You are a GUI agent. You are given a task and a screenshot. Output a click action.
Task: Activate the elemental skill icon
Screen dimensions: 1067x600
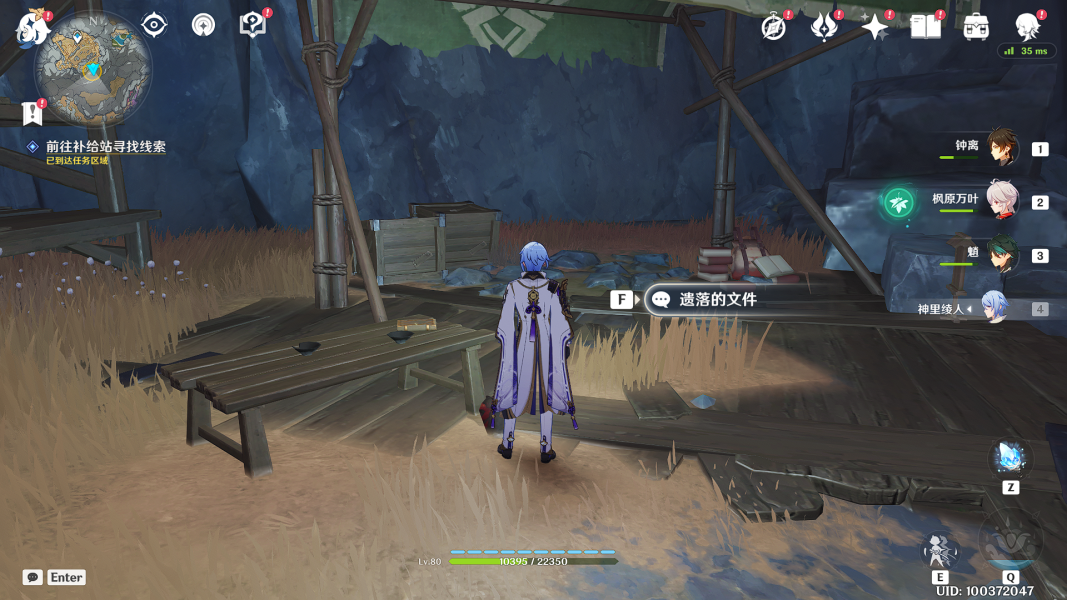pos(940,550)
